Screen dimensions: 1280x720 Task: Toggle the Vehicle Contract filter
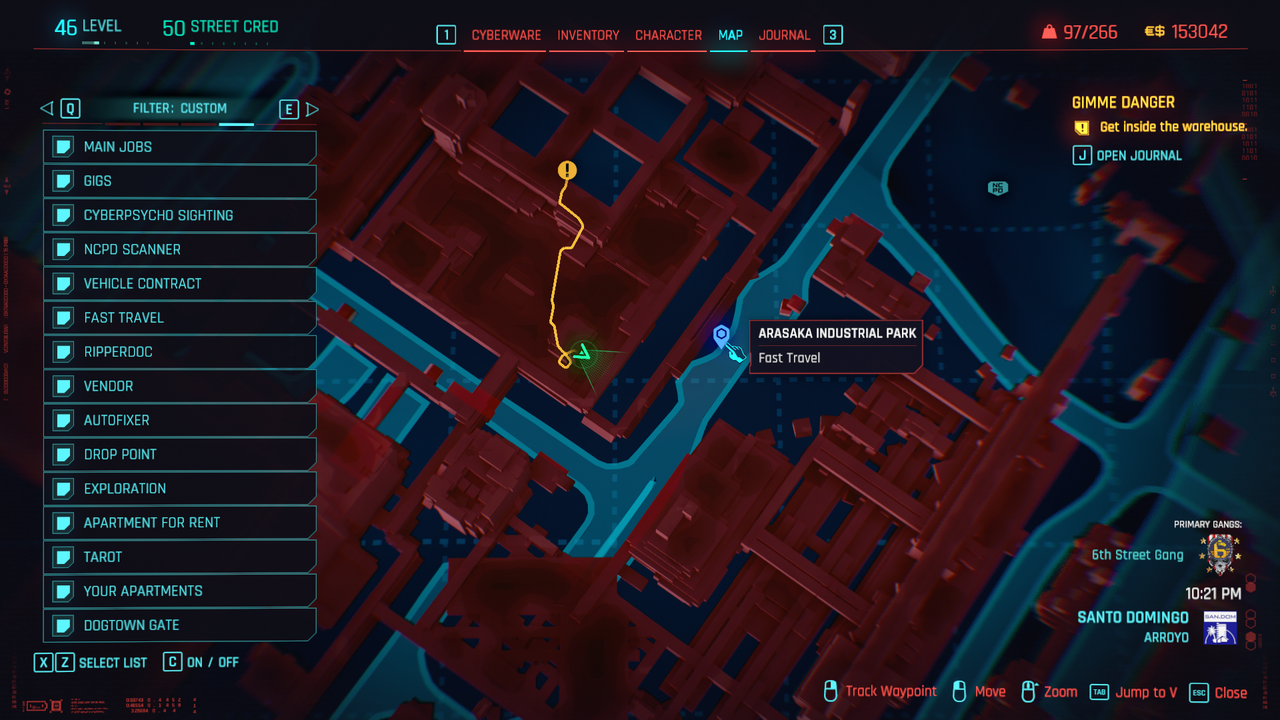click(x=180, y=283)
